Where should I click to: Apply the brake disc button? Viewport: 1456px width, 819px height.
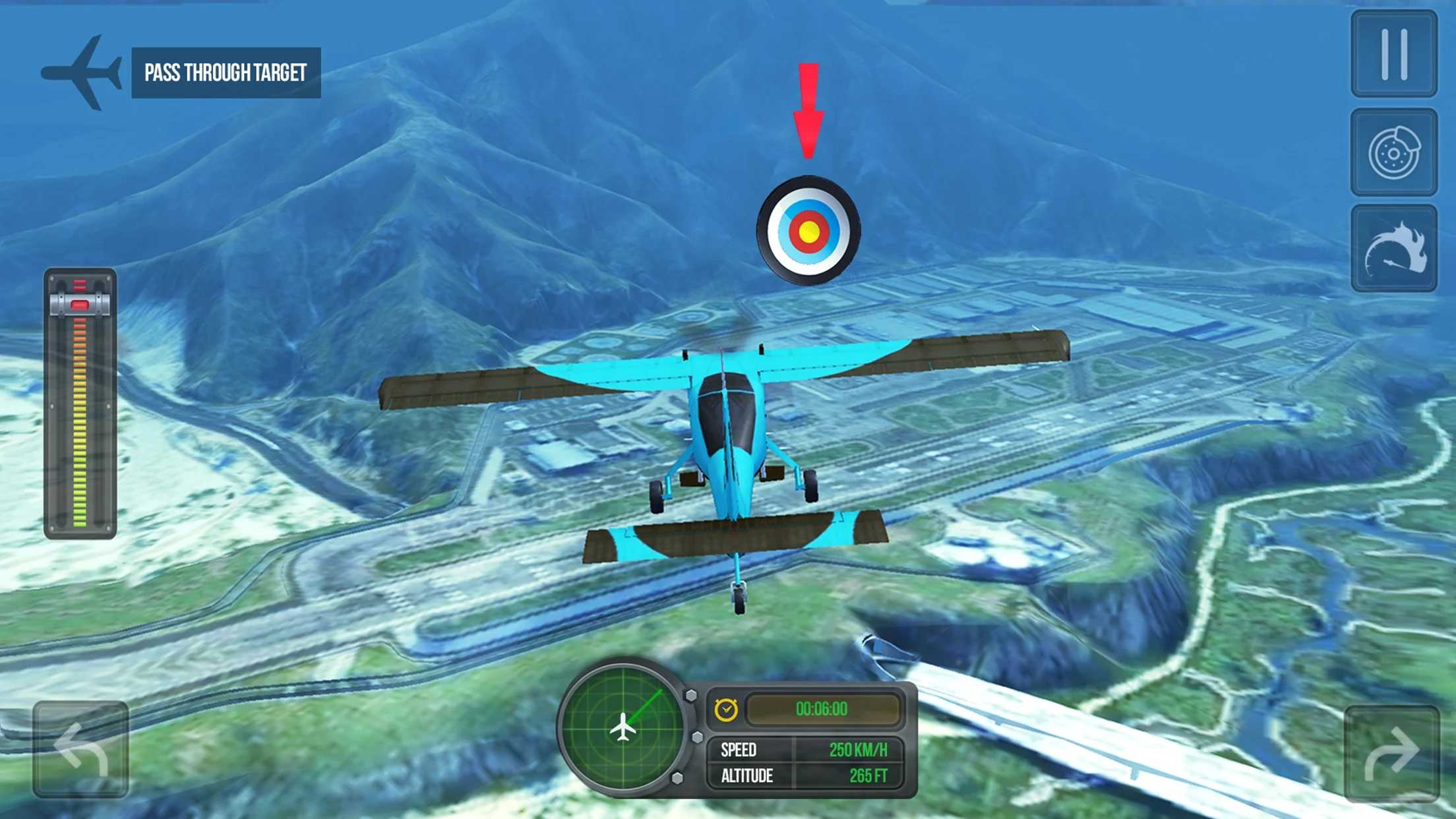pyautogui.click(x=1393, y=153)
